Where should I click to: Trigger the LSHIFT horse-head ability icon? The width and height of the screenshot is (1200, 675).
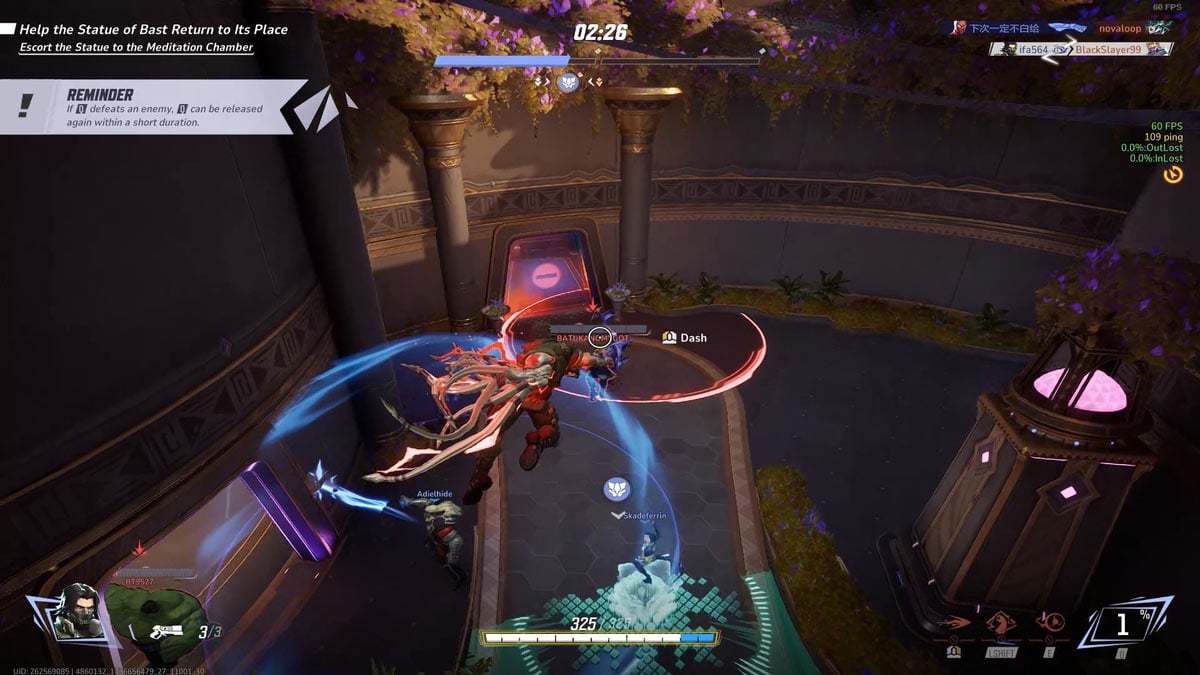coord(1001,622)
